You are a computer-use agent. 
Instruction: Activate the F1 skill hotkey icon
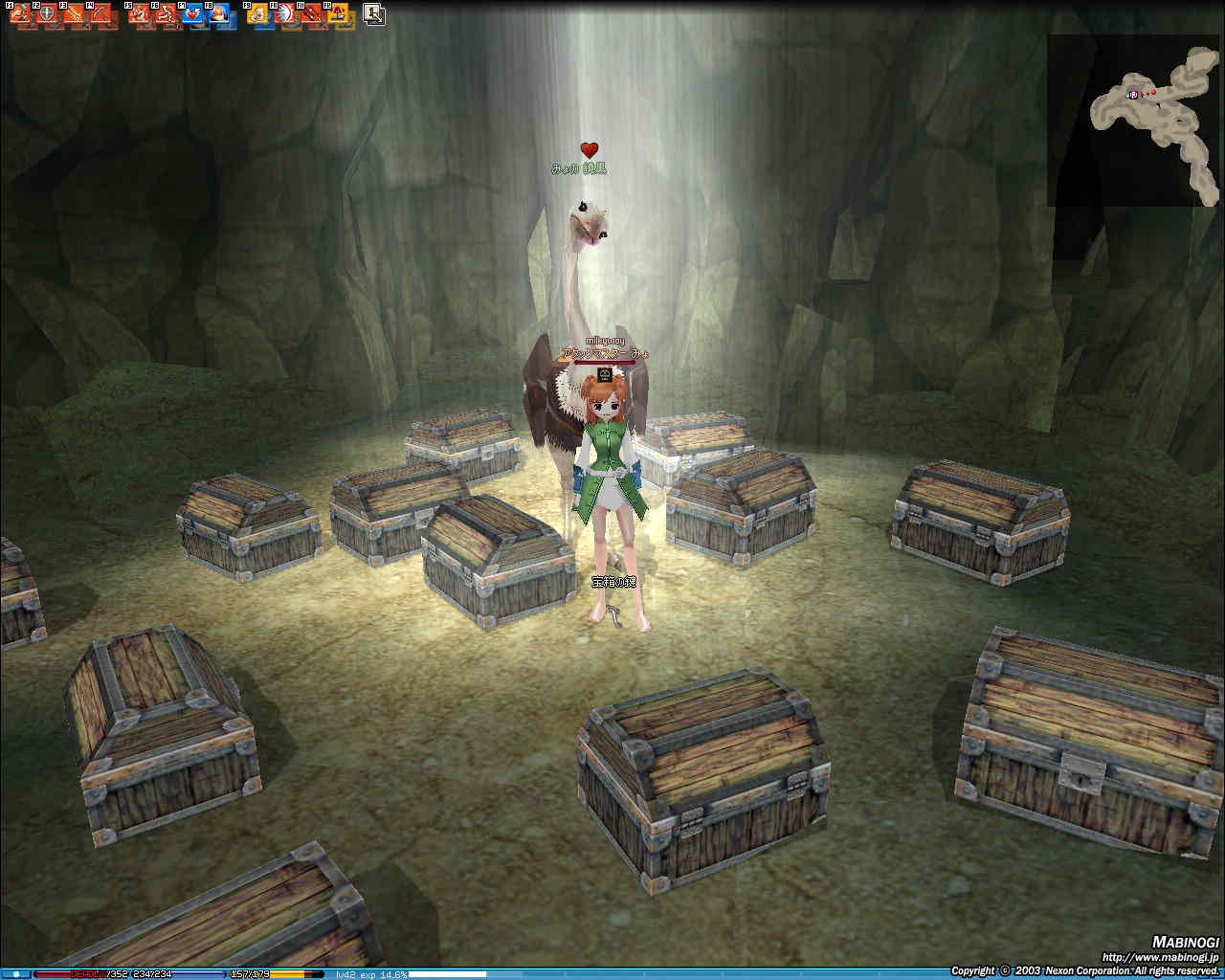point(19,15)
